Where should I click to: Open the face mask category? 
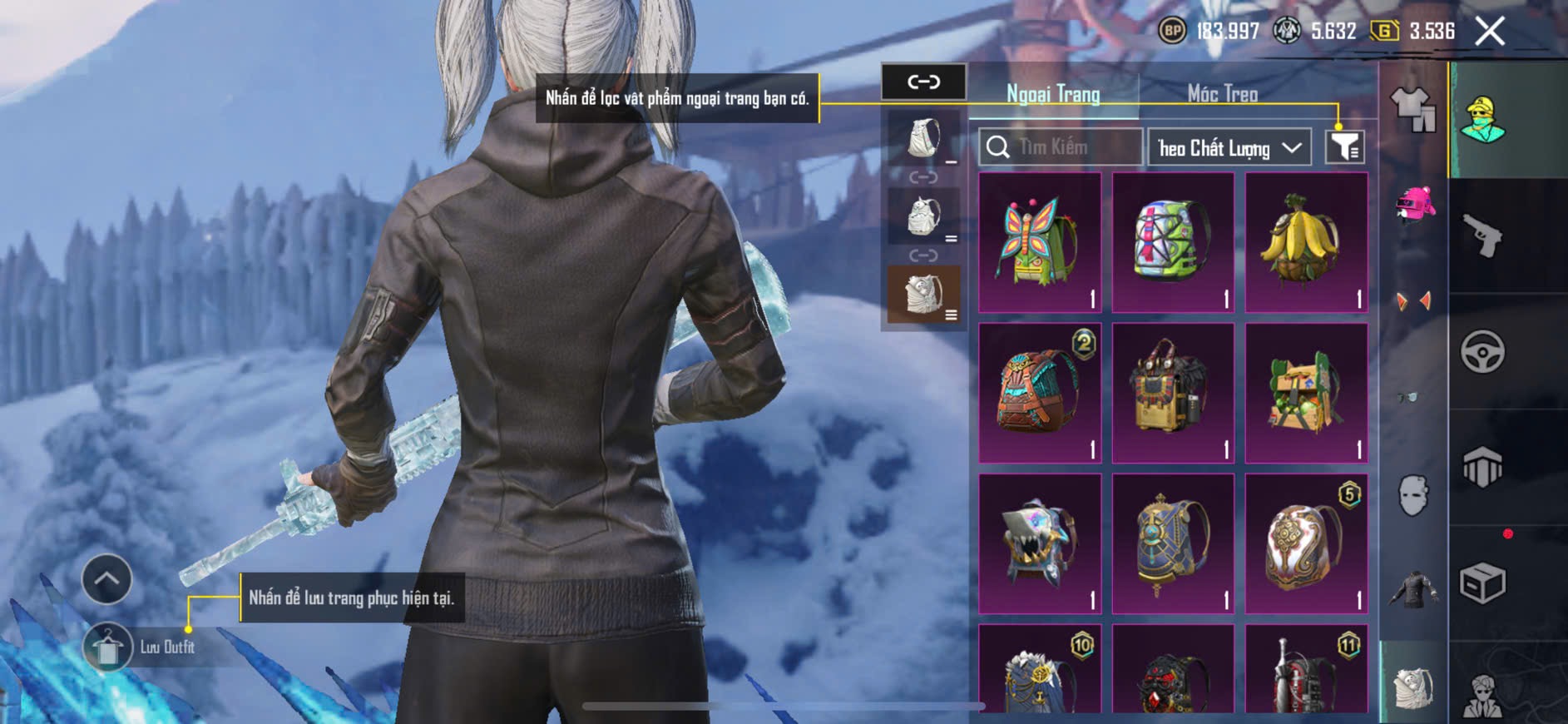tap(1412, 496)
